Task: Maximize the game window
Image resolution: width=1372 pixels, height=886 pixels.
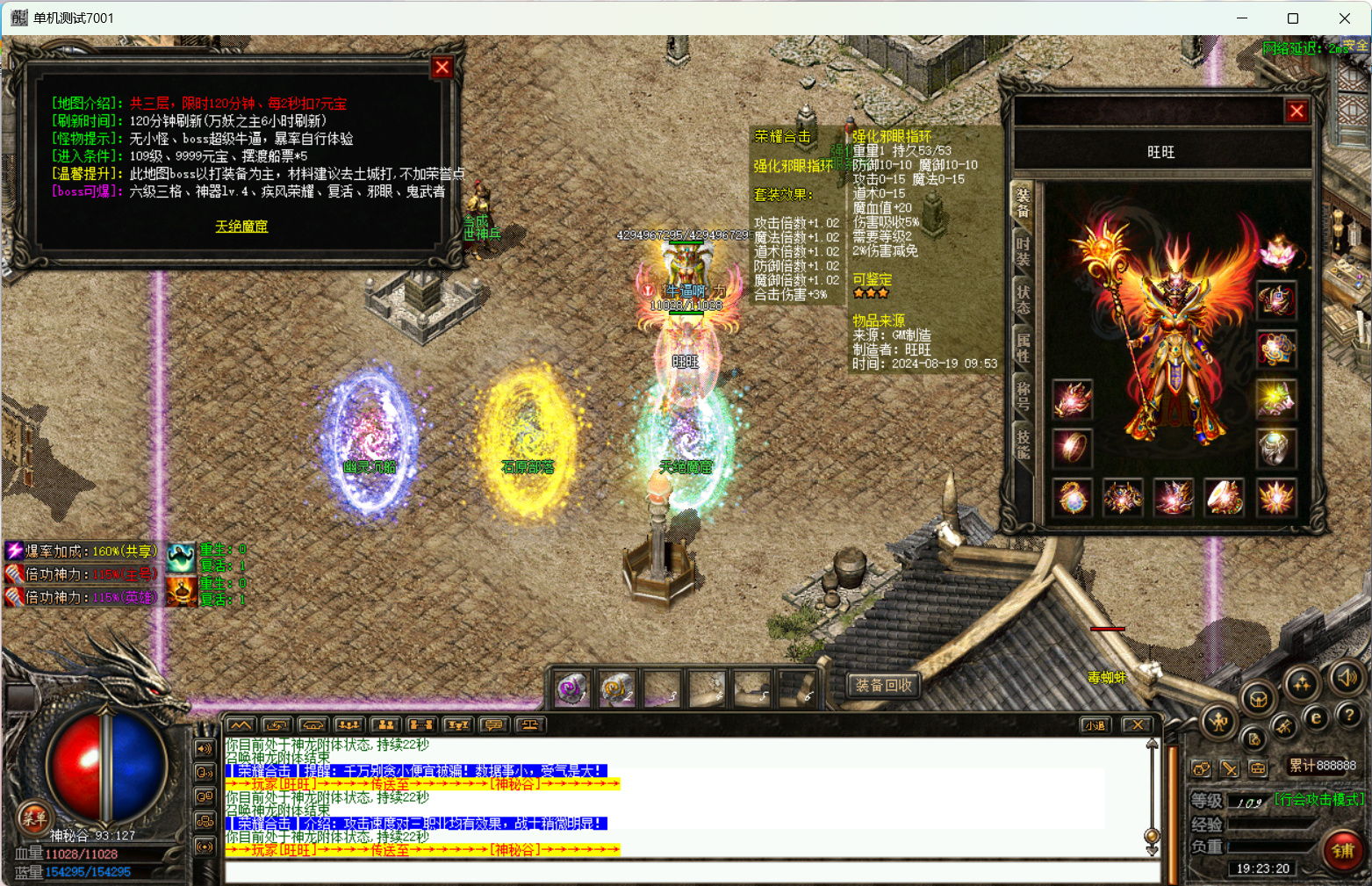Action: tap(1292, 18)
